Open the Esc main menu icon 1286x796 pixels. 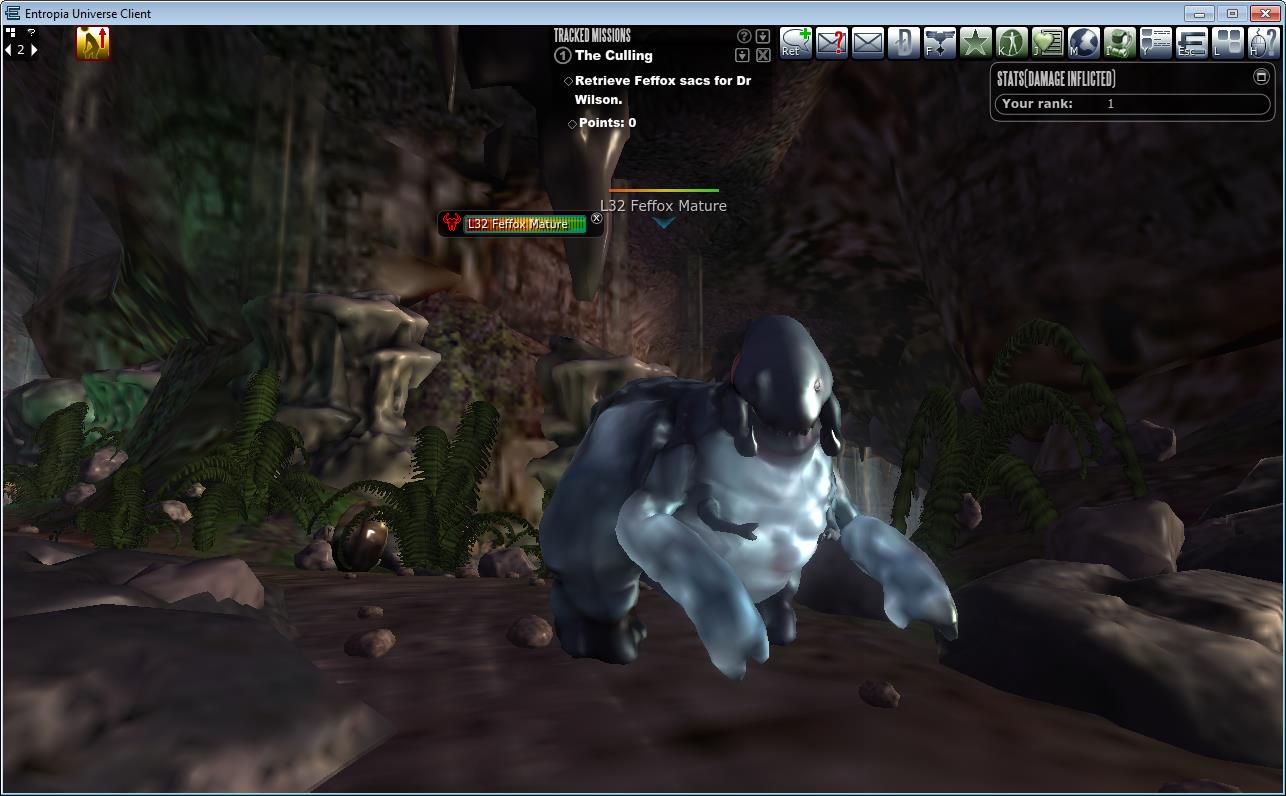1191,43
